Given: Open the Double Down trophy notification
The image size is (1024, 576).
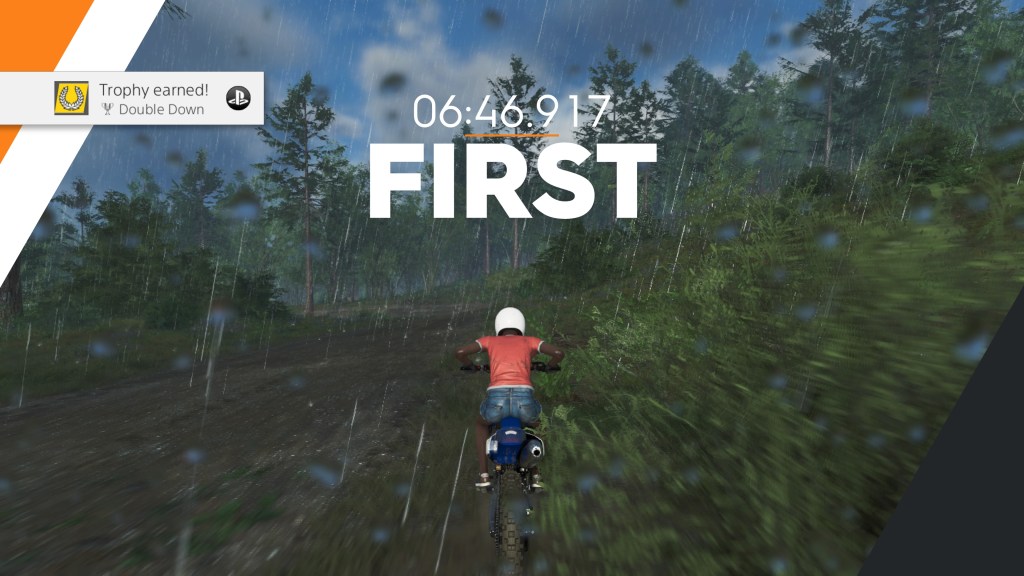Looking at the screenshot, I should [x=150, y=98].
